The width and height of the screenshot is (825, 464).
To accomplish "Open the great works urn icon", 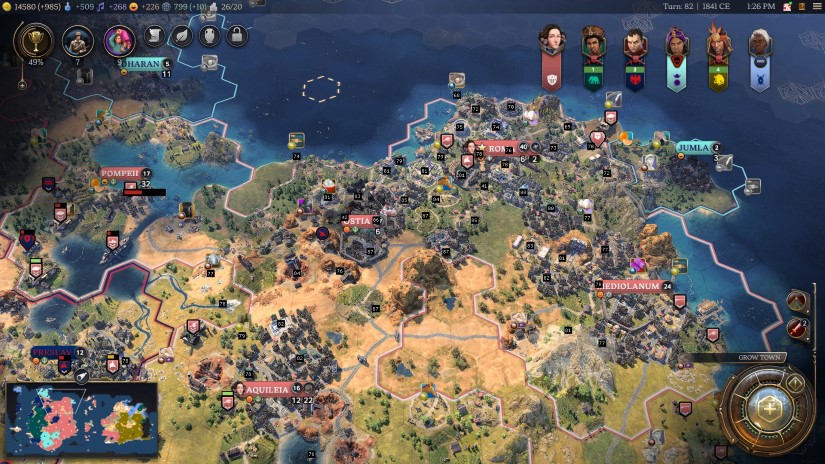I will click(209, 37).
